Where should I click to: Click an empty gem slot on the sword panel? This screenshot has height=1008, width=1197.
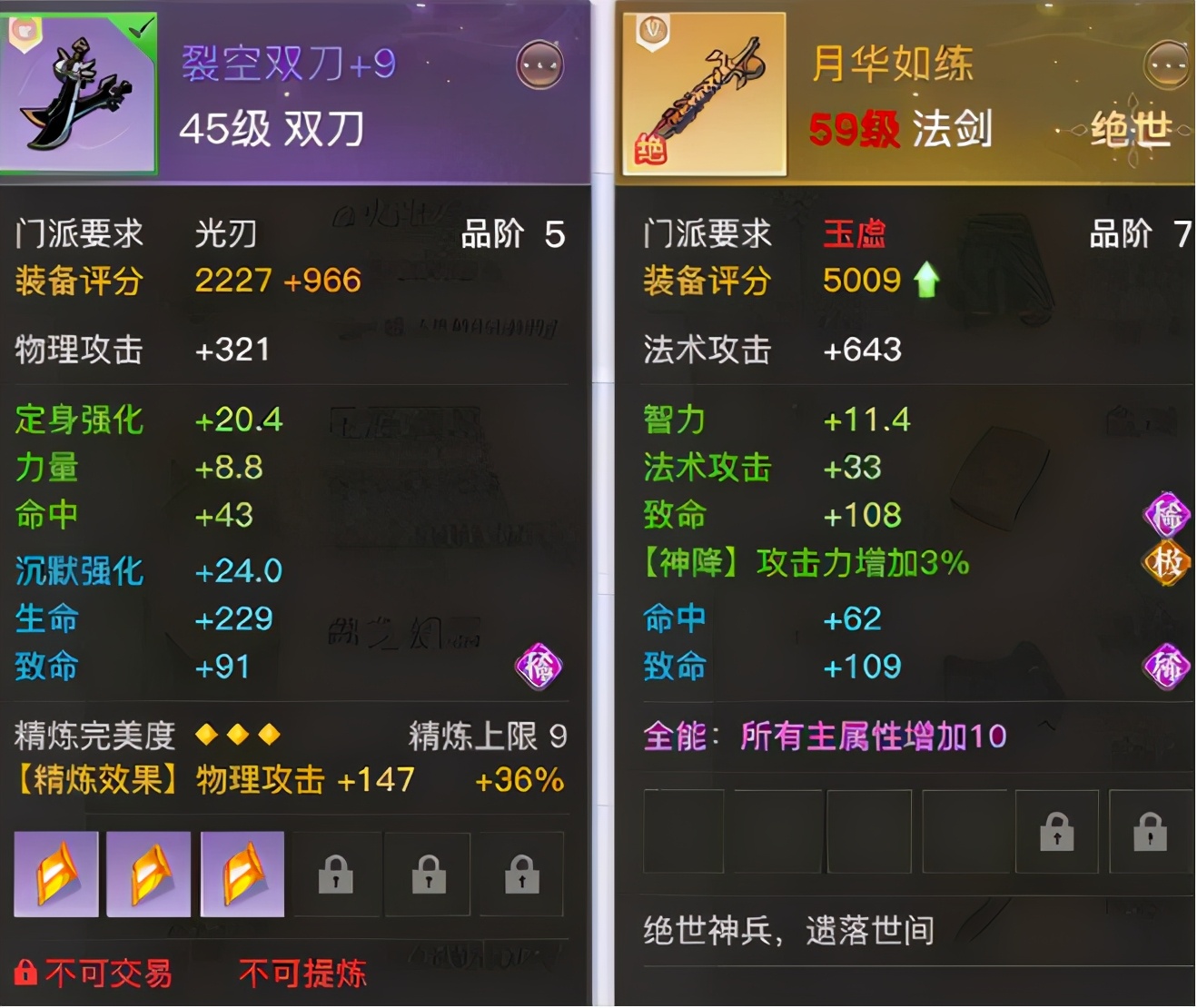pyautogui.click(x=686, y=831)
